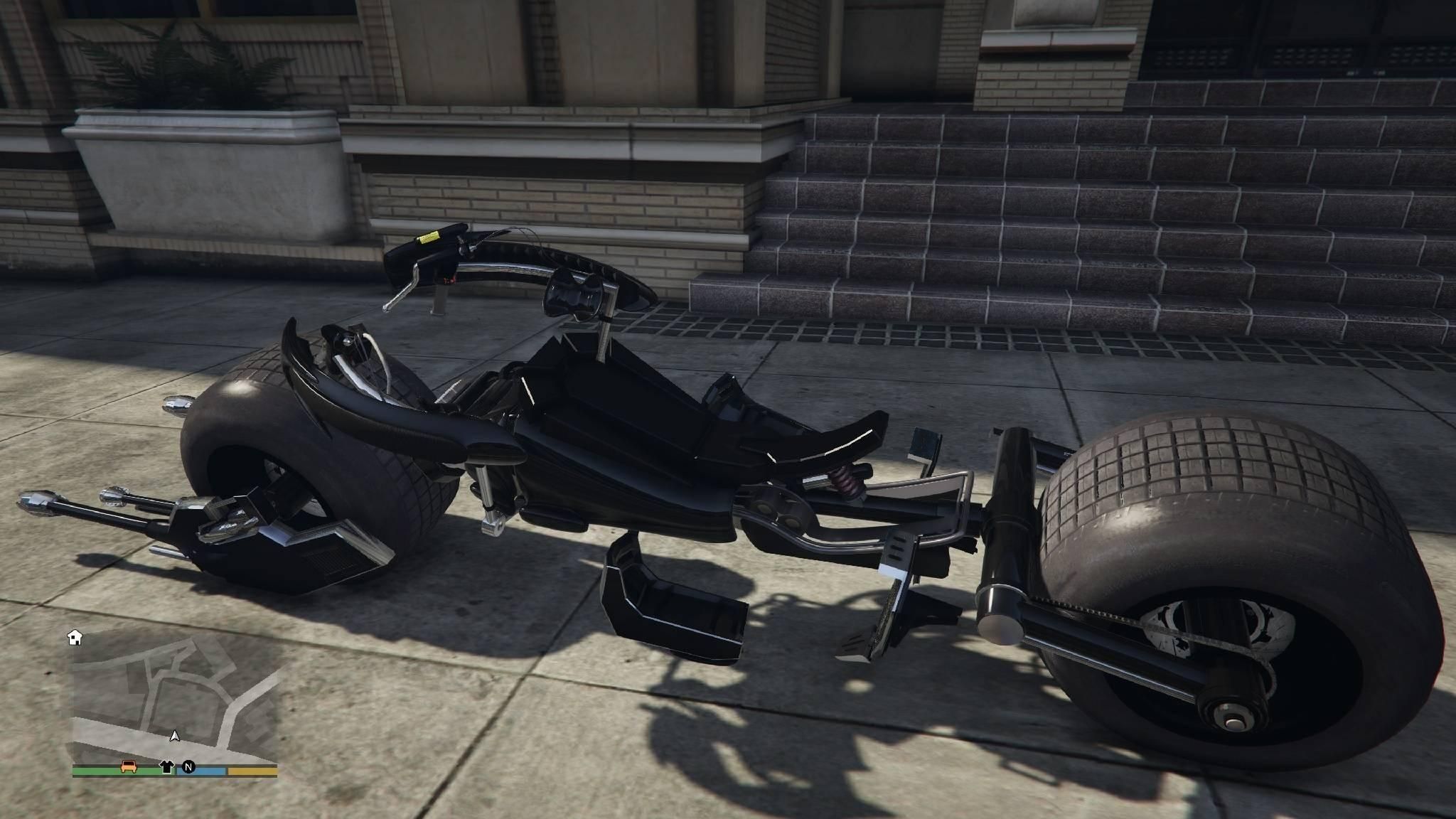Select the clothing store shirt marker
Screen dimensions: 1456x819
pos(166,766)
